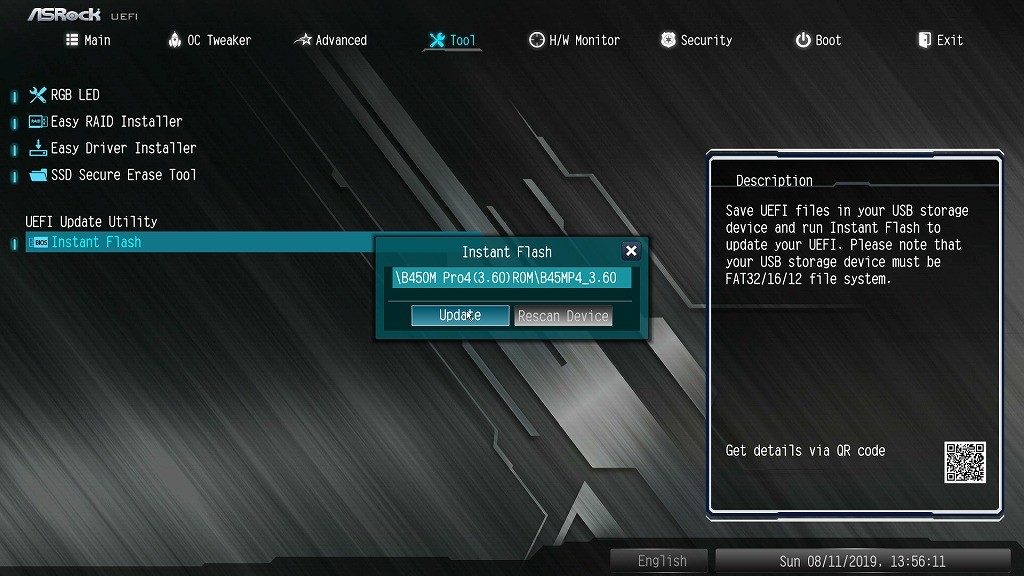This screenshot has width=1024, height=576.
Task: Click the Update button in Instant Flash
Action: pos(460,315)
